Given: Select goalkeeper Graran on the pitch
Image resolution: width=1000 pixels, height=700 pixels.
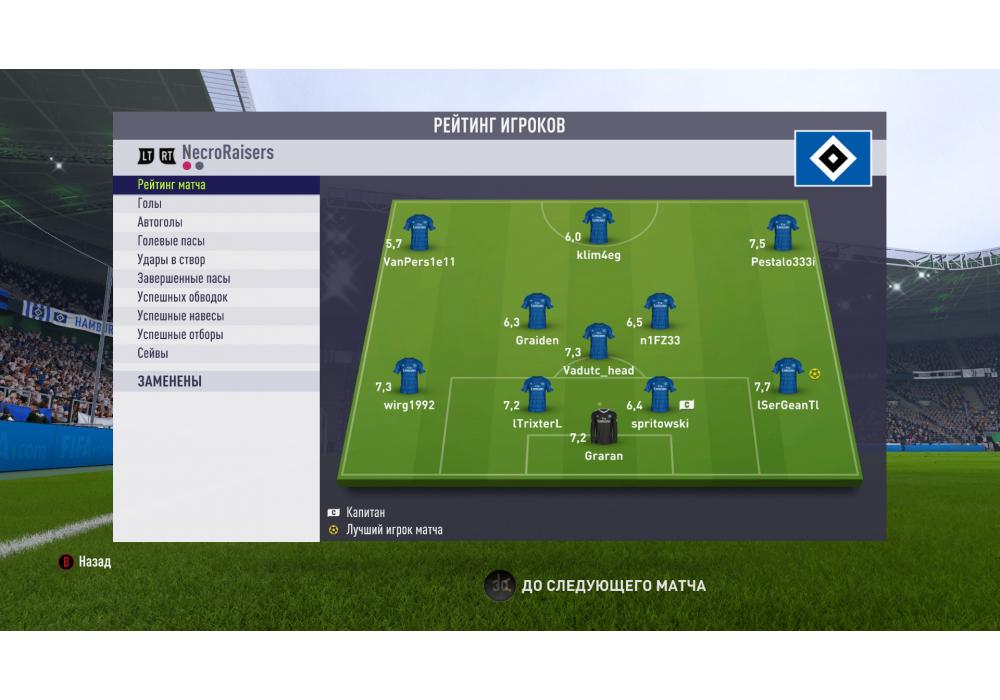Looking at the screenshot, I should [x=603, y=427].
